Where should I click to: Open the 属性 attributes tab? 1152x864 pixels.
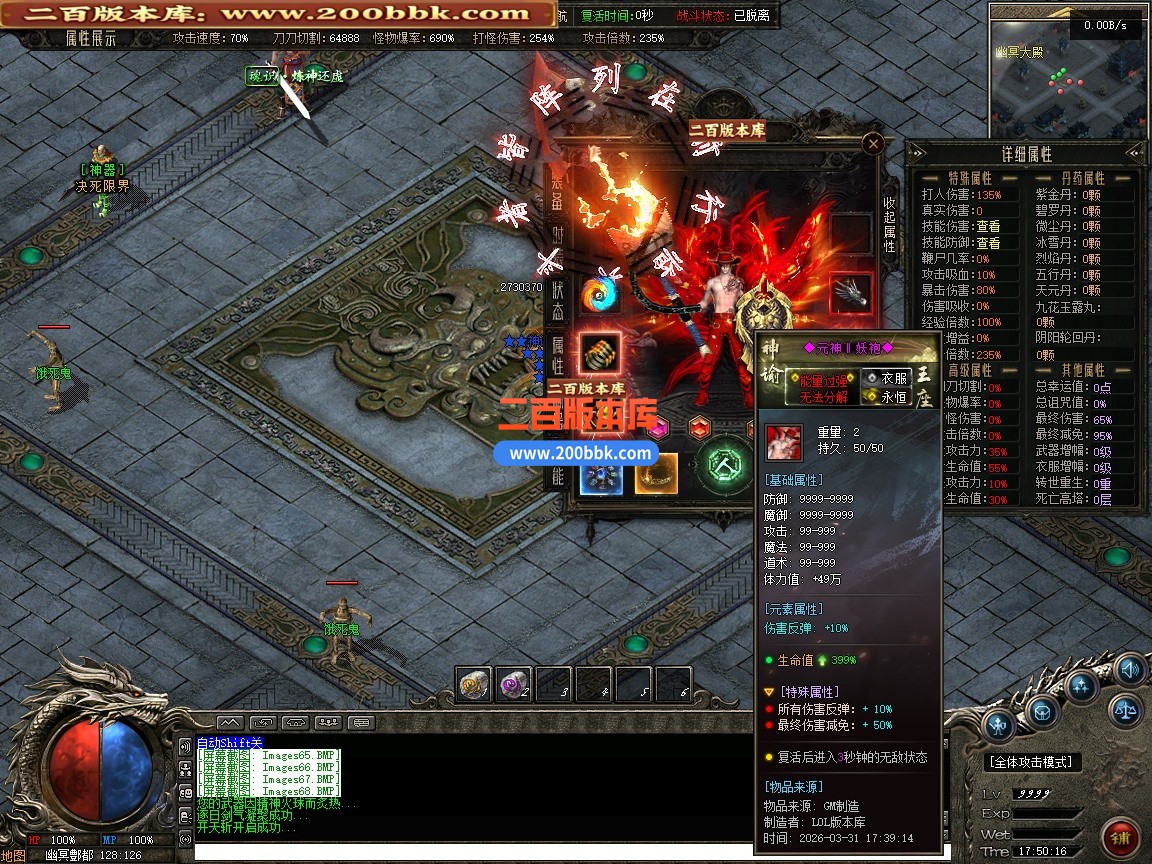(558, 355)
